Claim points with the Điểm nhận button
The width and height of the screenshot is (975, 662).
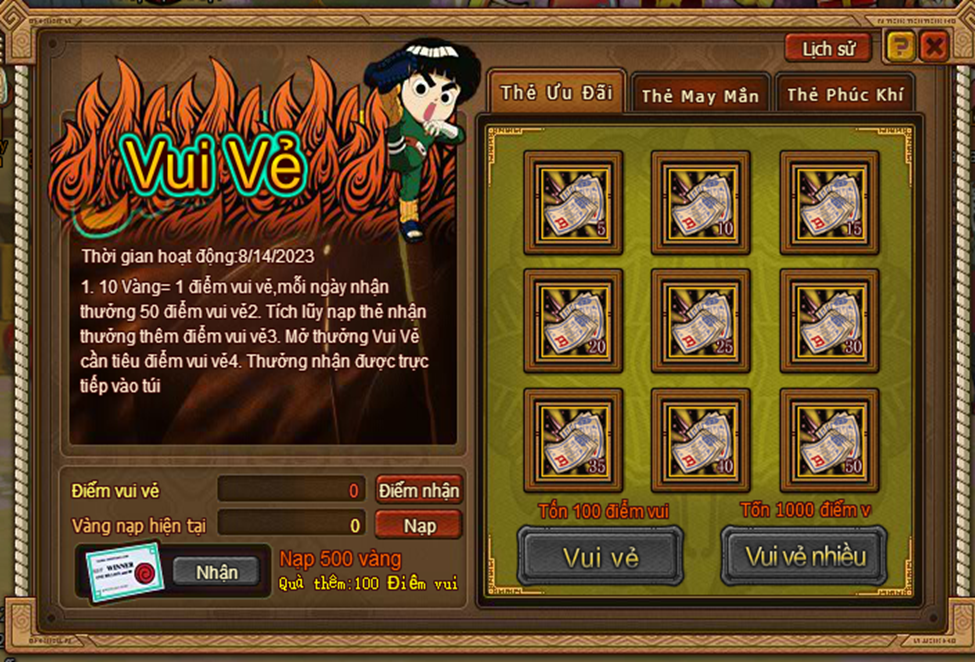click(419, 490)
